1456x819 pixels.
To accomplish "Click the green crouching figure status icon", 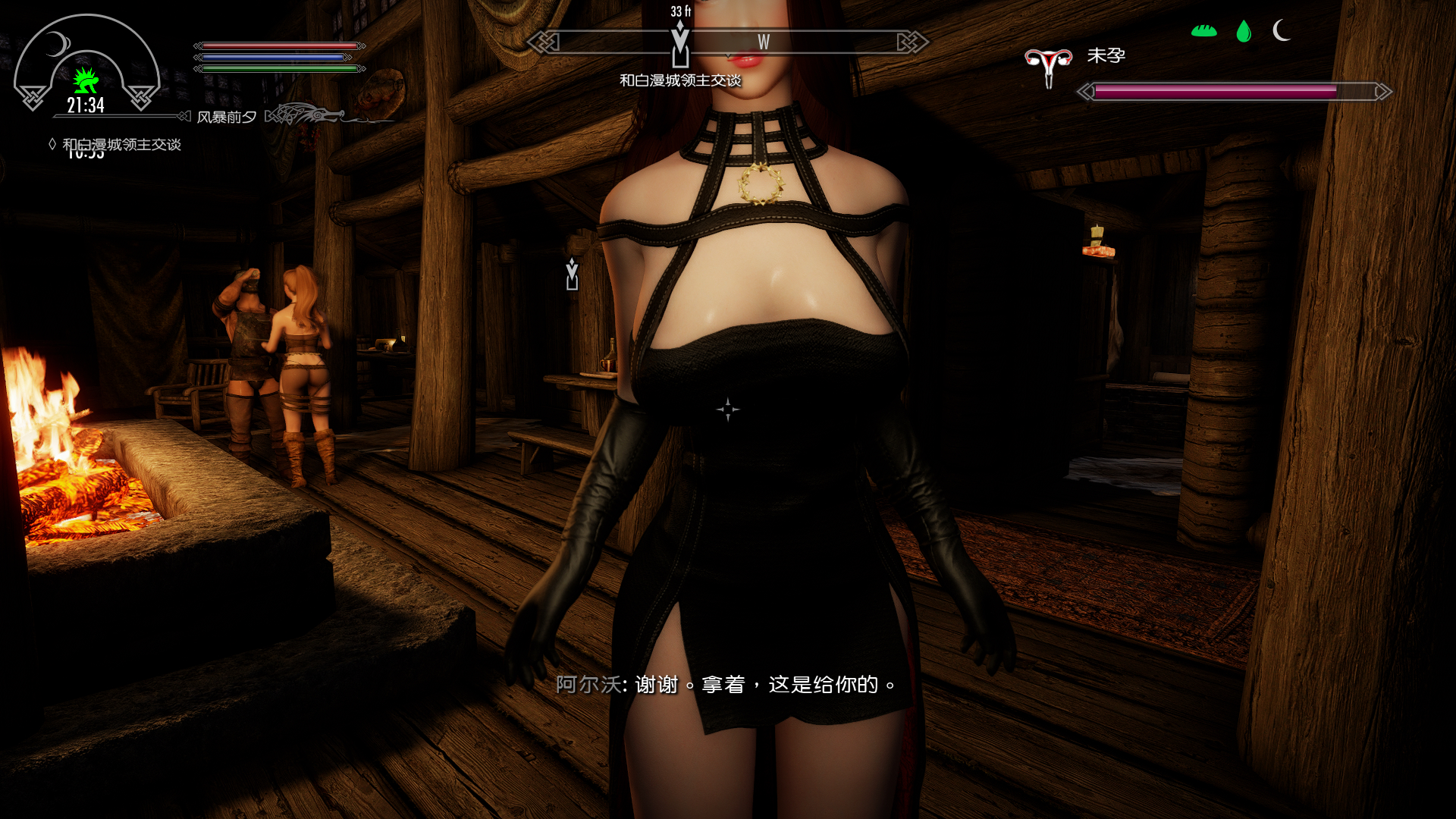I will click(86, 80).
